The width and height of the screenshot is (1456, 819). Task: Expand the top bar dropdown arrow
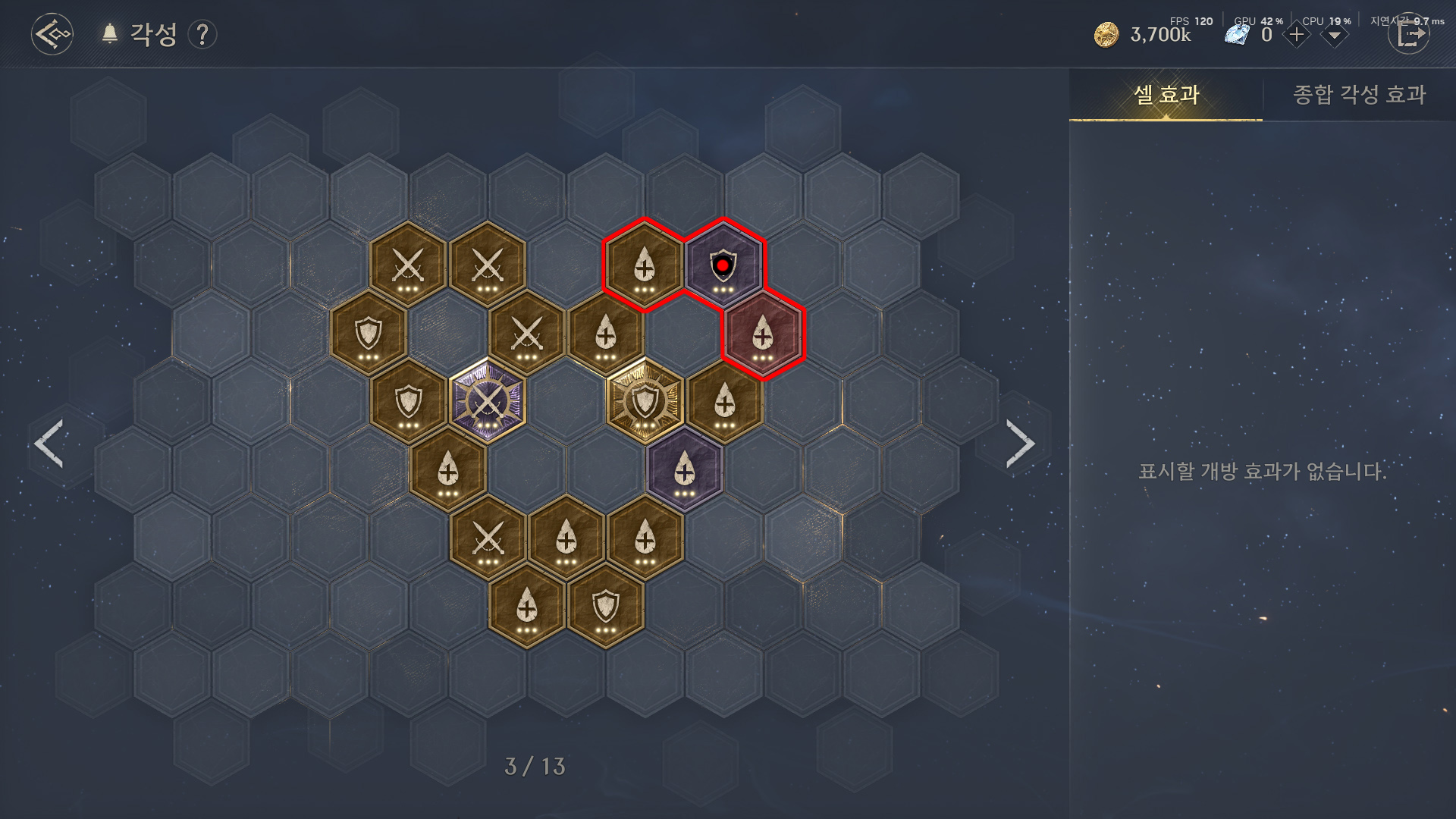pyautogui.click(x=1334, y=36)
